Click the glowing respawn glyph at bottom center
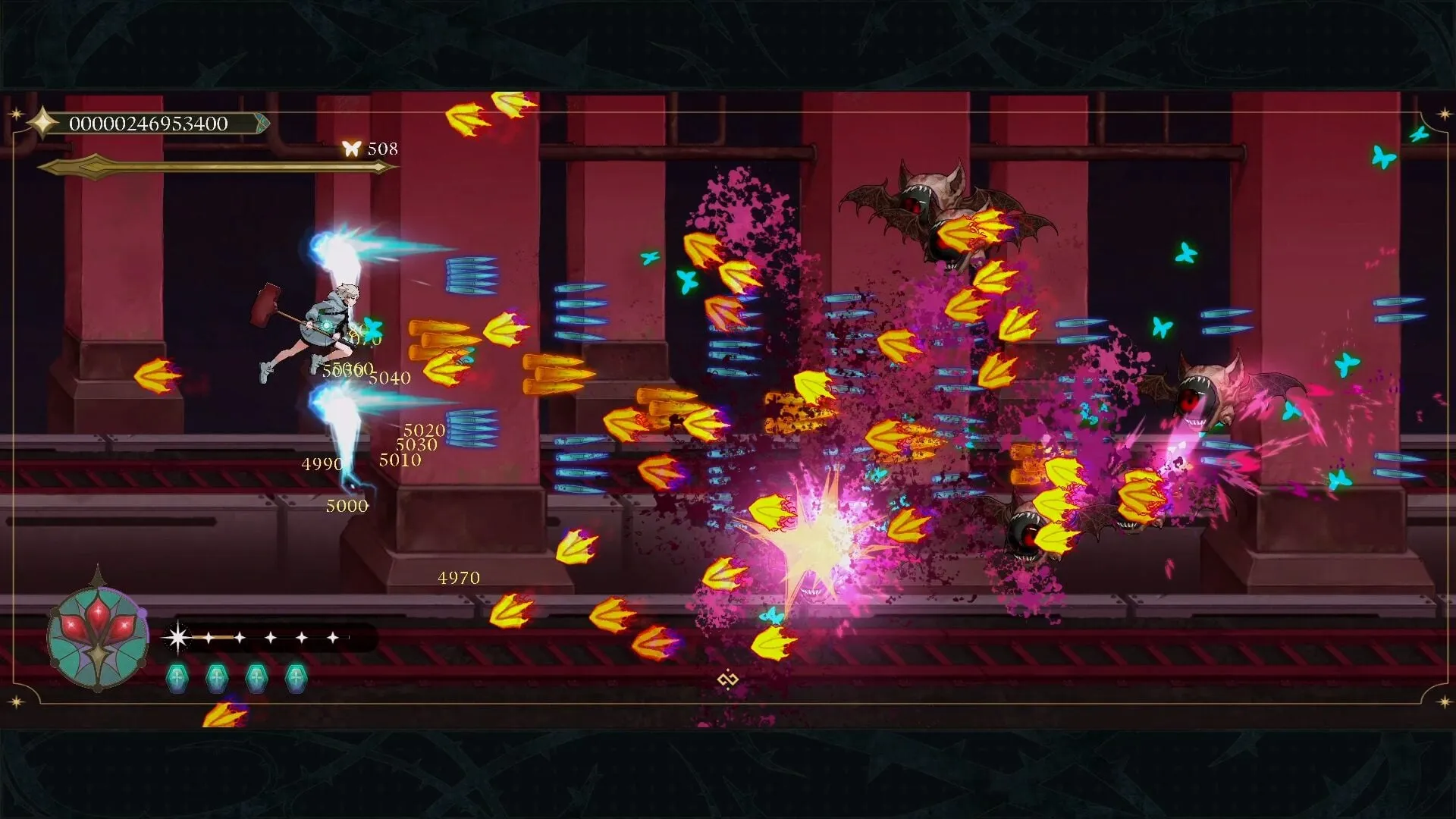 [x=727, y=680]
